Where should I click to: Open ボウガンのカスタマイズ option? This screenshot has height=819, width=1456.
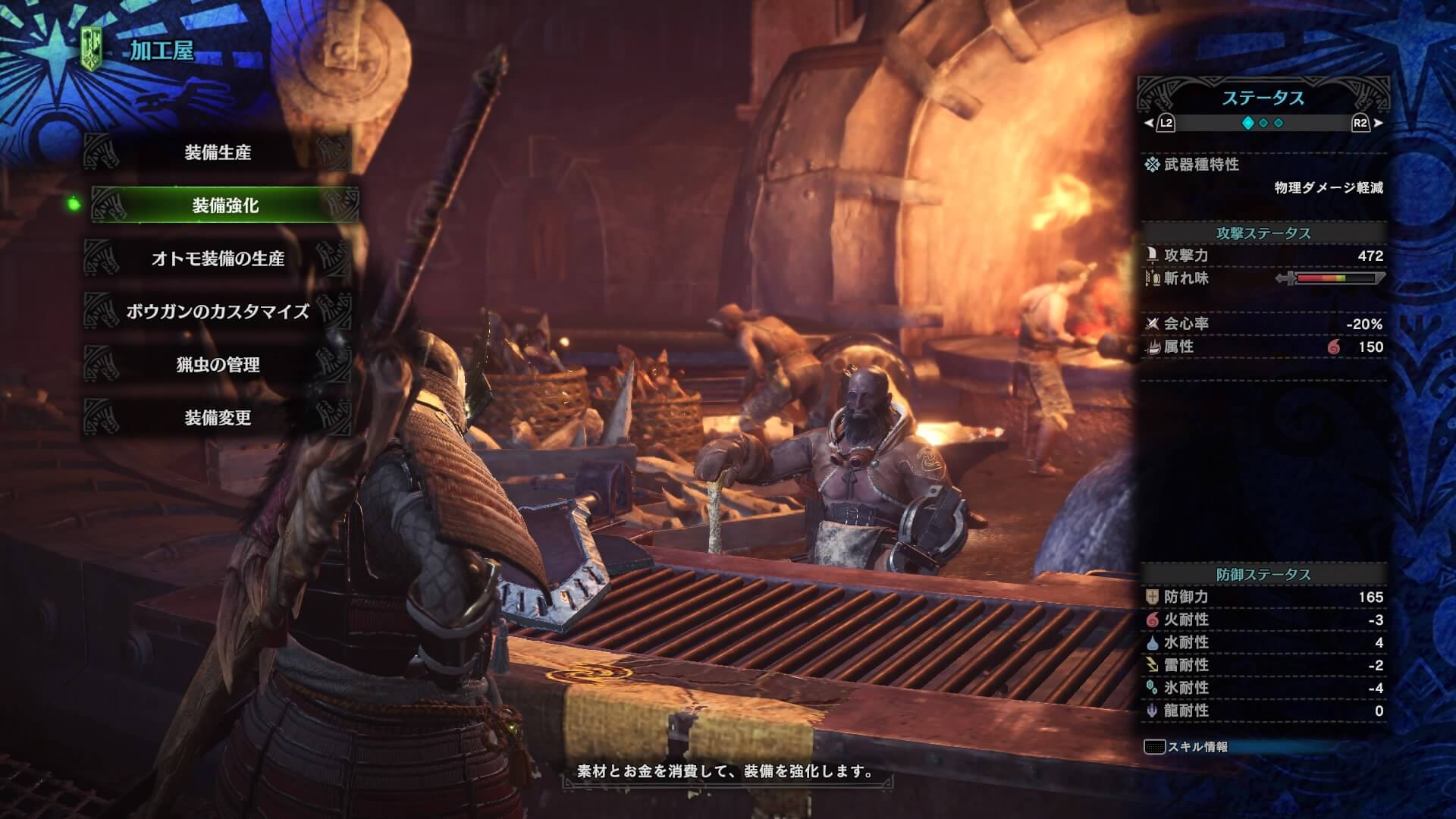(218, 312)
